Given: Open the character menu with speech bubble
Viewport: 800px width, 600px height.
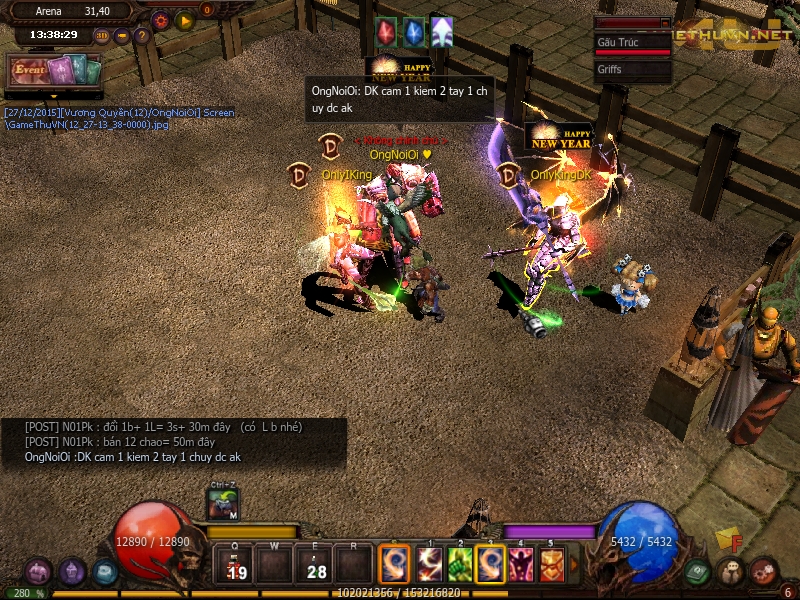Looking at the screenshot, I should click(x=732, y=572).
